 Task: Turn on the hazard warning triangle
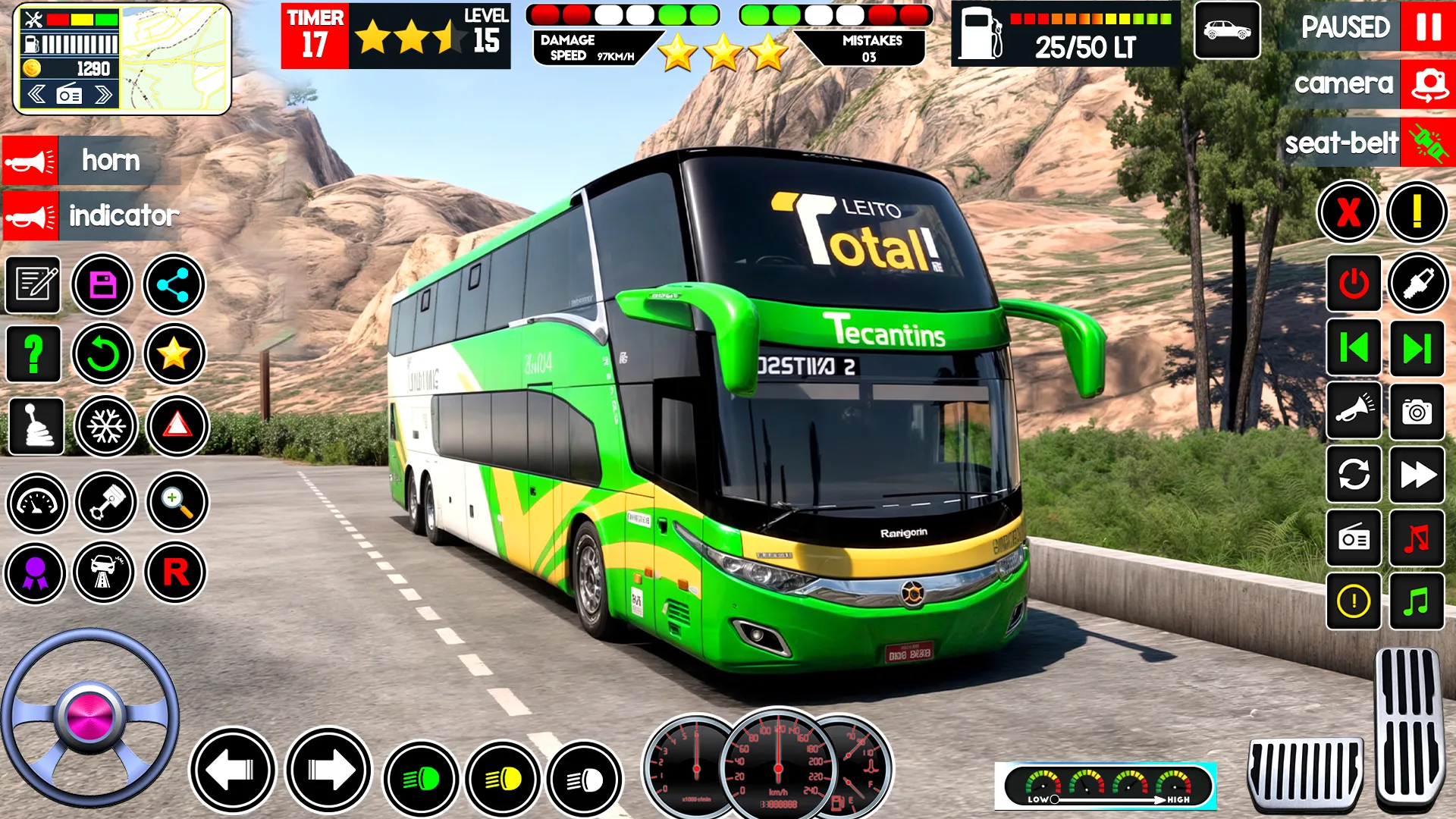point(176,427)
